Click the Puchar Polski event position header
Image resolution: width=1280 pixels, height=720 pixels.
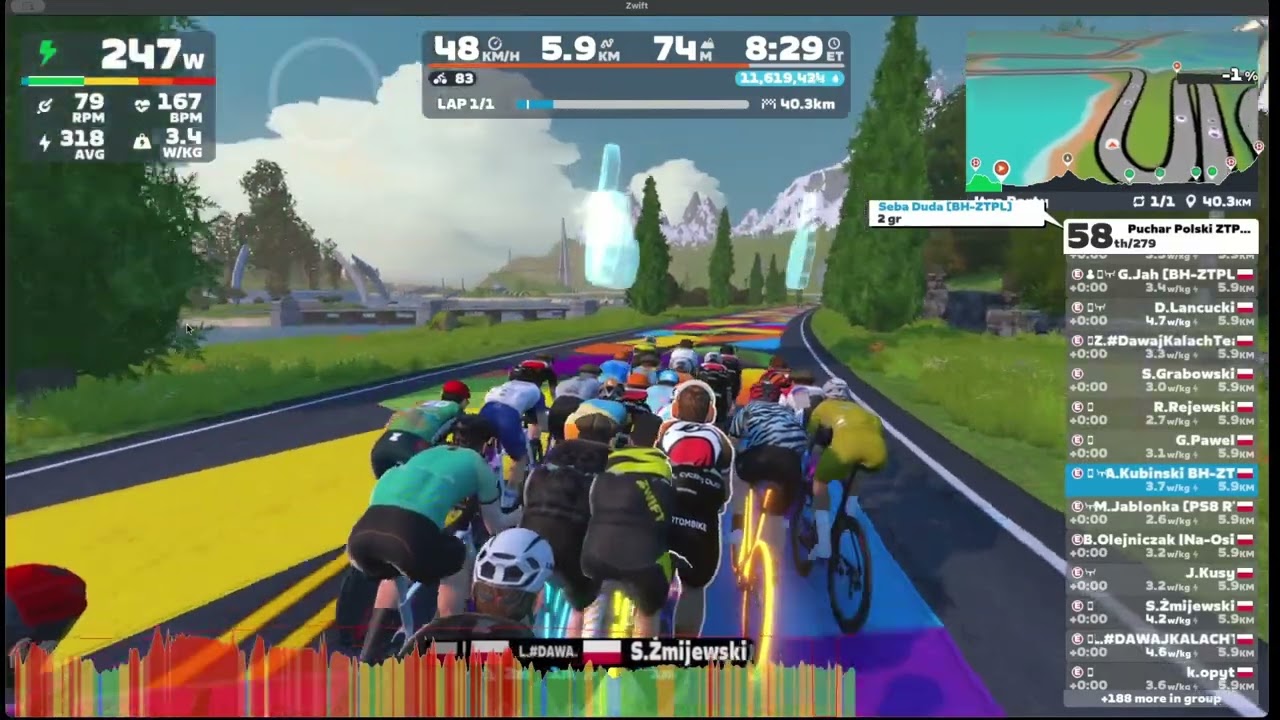click(x=1160, y=236)
